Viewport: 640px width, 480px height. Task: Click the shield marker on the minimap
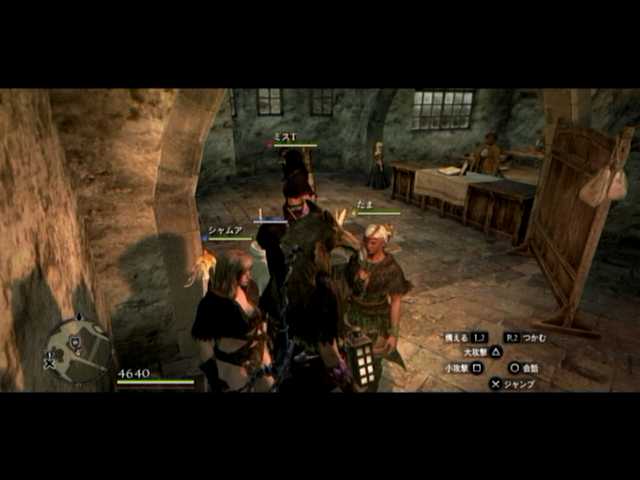(75, 343)
